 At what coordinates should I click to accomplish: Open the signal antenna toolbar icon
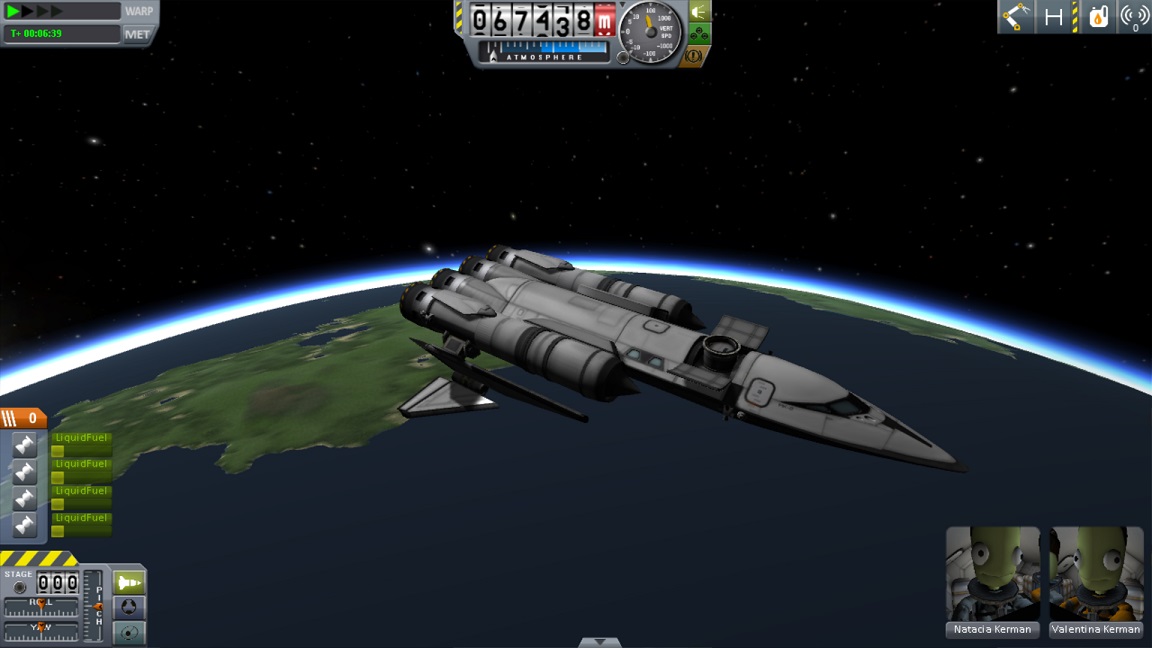[x=1134, y=17]
